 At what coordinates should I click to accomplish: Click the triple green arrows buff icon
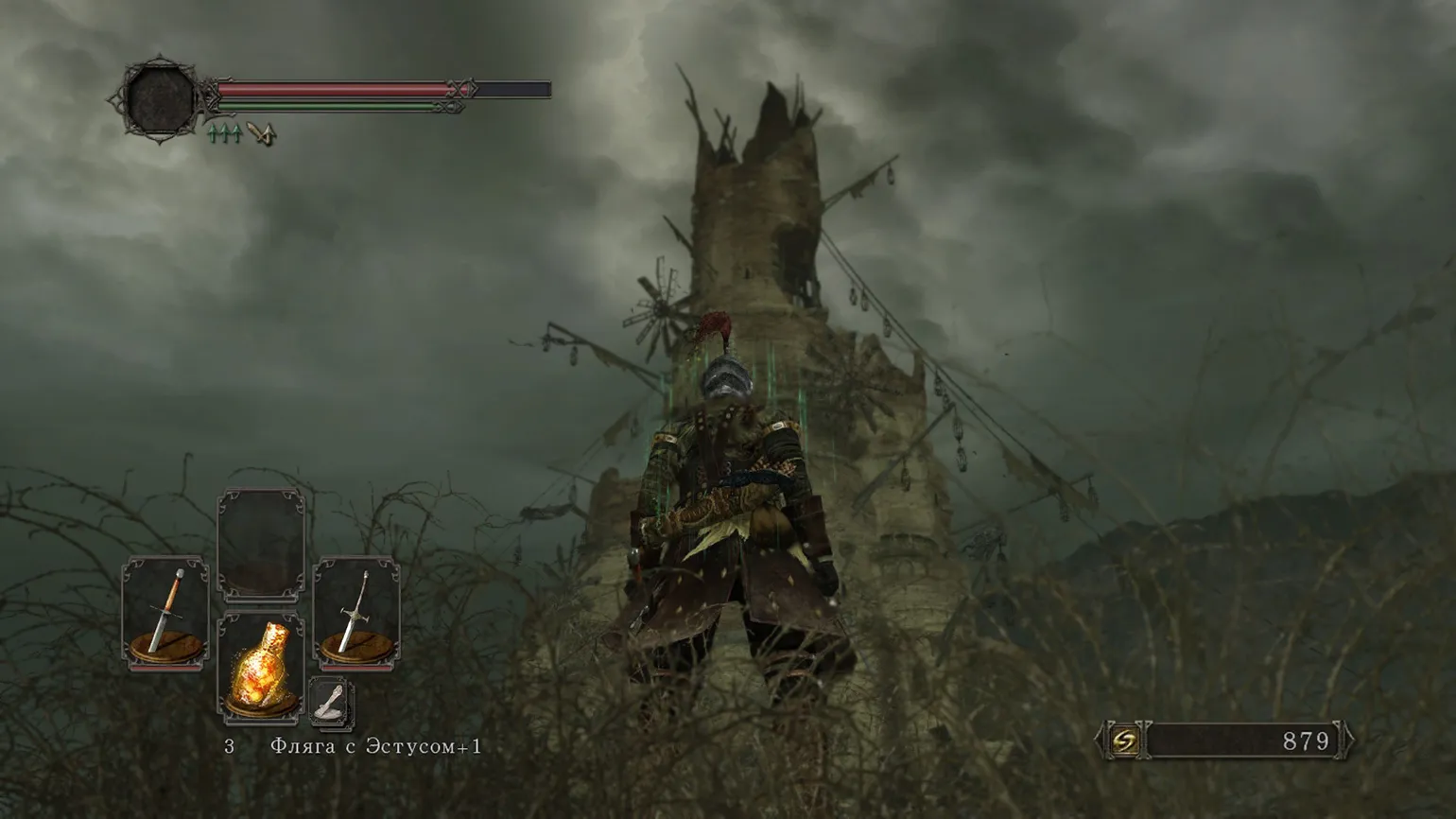(224, 134)
